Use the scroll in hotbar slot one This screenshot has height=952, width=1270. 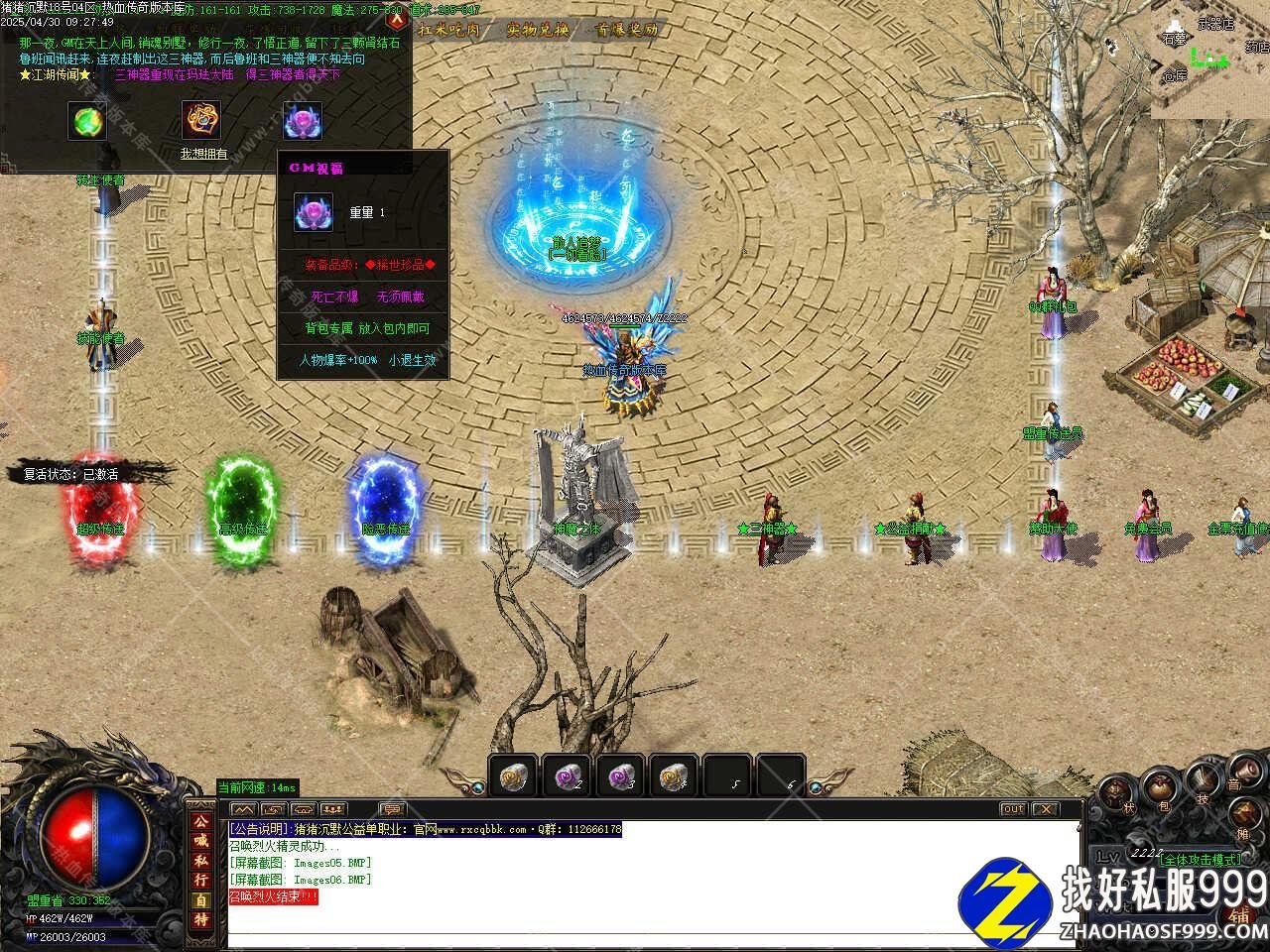tap(513, 774)
